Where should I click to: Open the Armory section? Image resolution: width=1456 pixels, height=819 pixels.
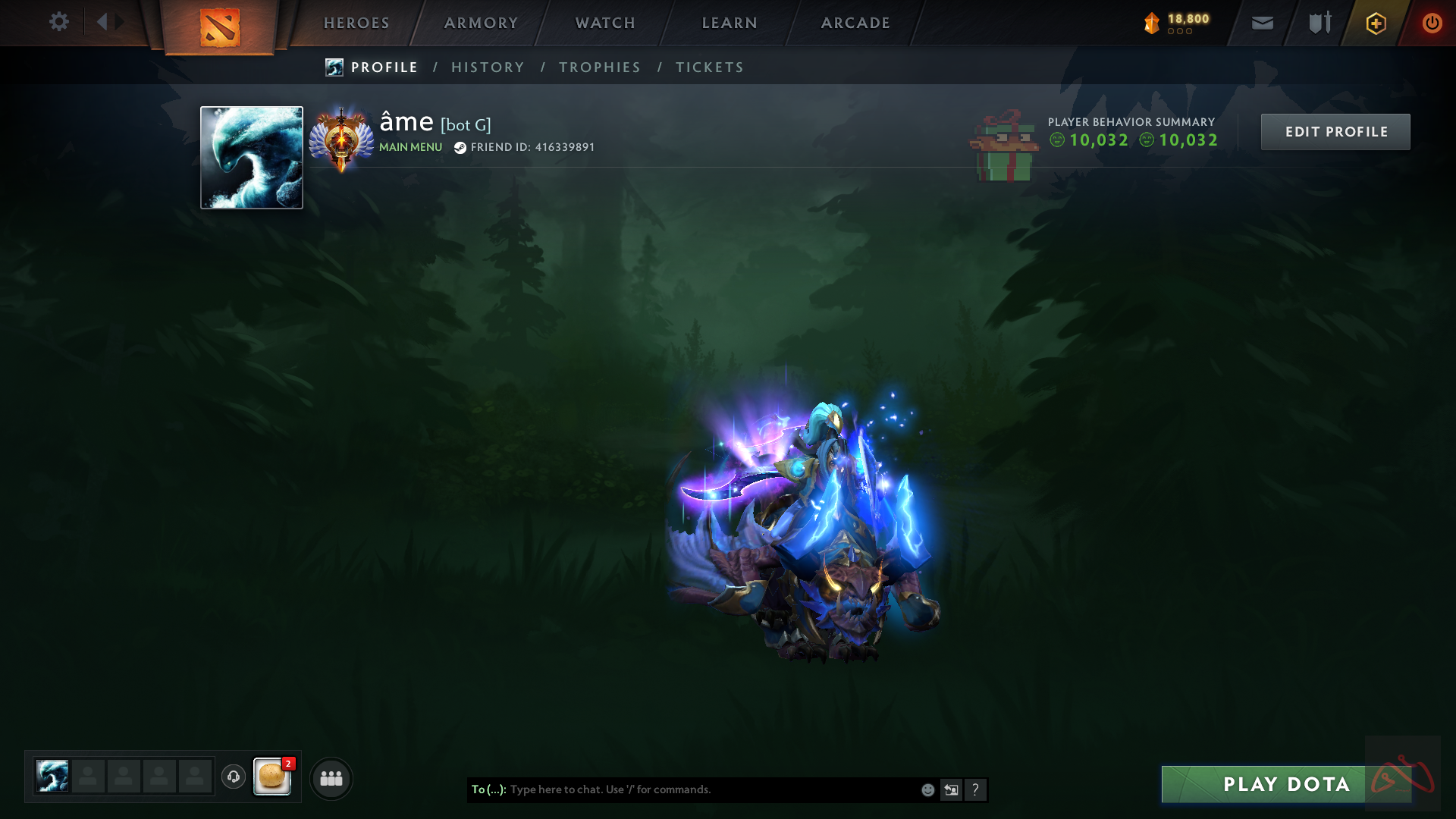(481, 23)
